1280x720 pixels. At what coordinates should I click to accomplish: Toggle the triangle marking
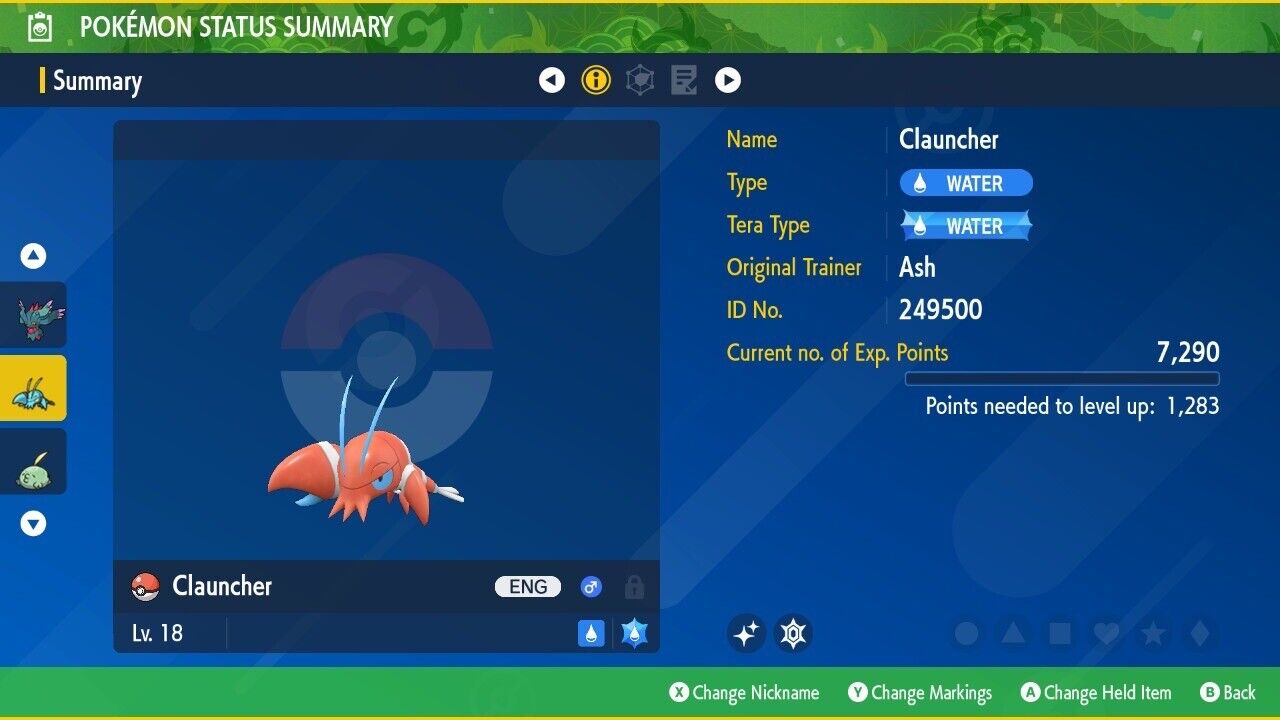tap(1013, 633)
